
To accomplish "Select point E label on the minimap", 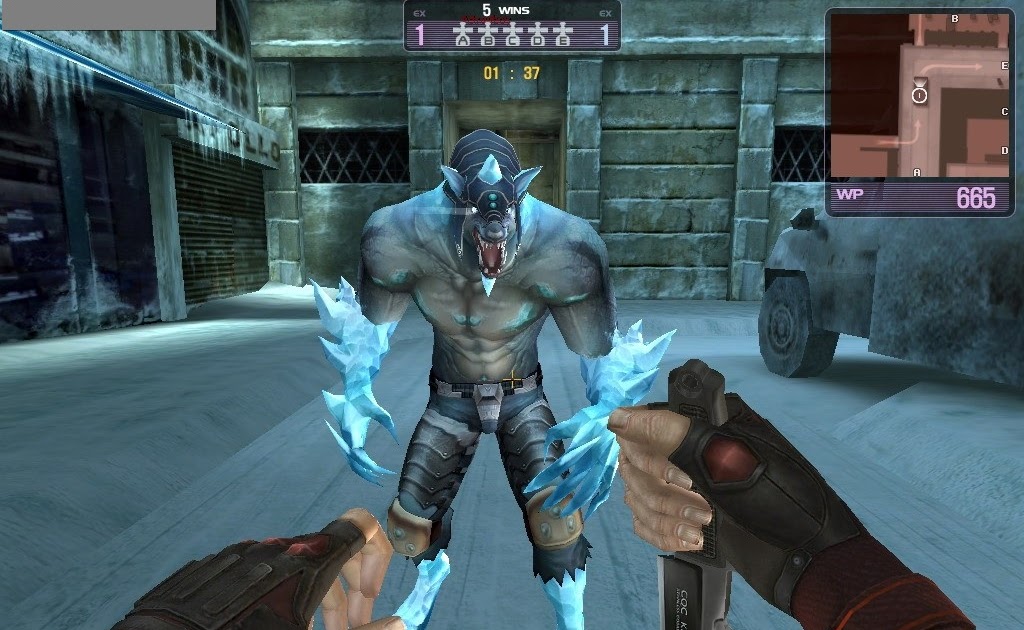I will [1004, 65].
